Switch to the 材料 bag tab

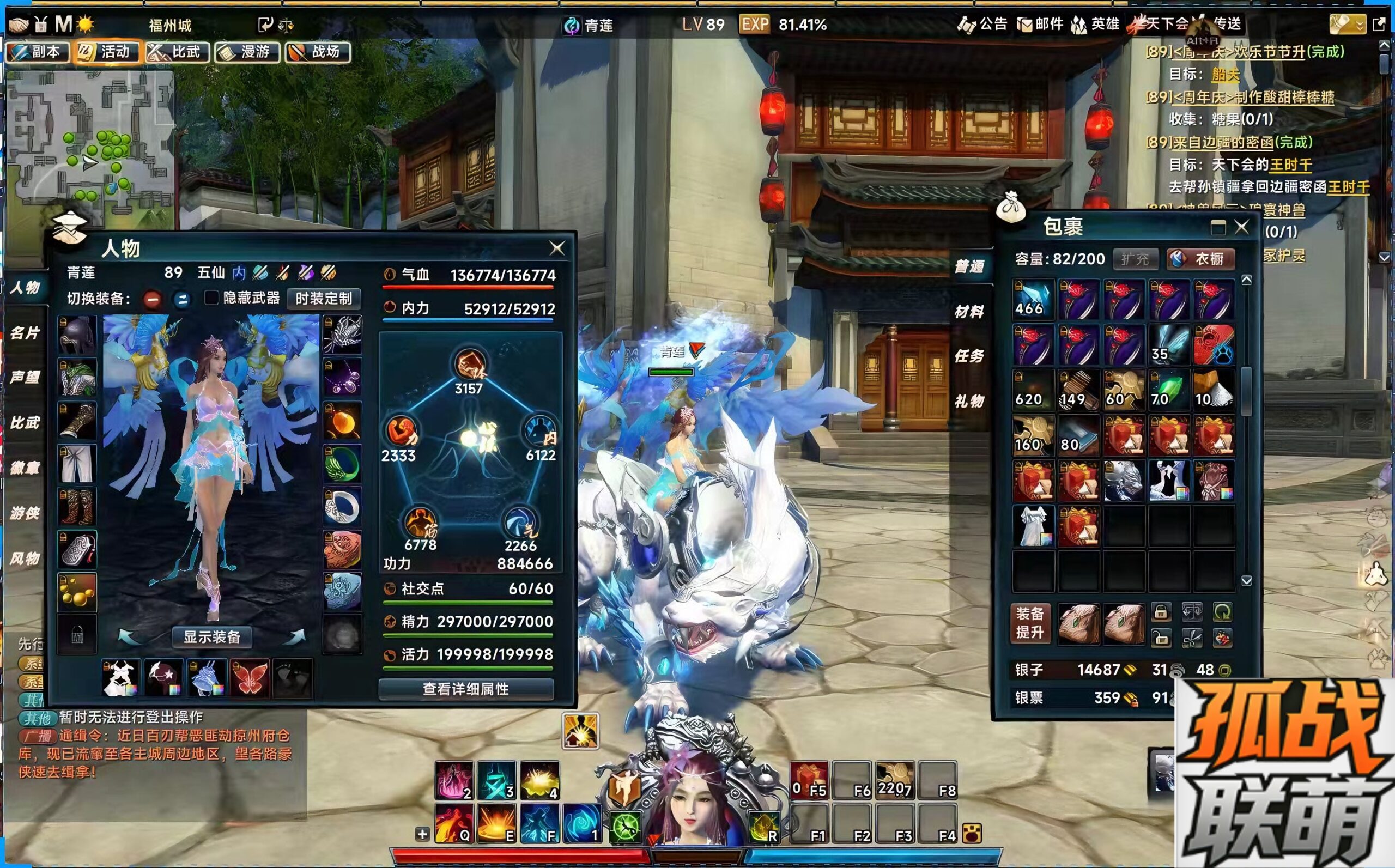(969, 312)
